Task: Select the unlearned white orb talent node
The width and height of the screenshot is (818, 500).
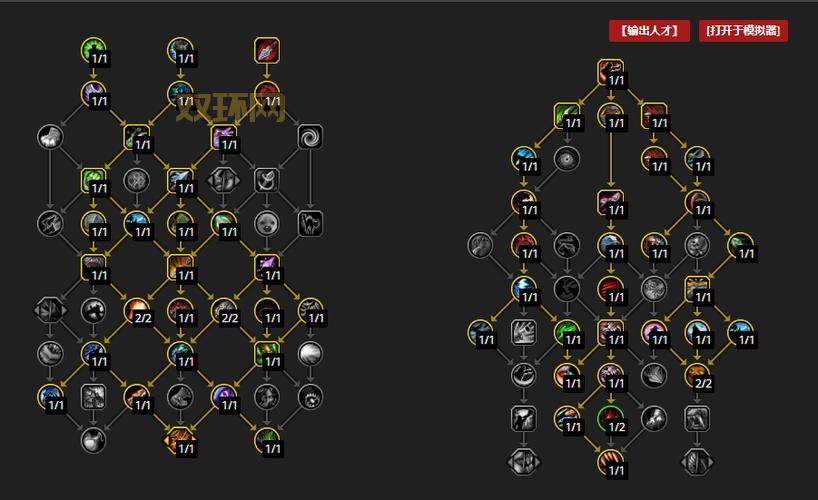Action: [x=310, y=353]
